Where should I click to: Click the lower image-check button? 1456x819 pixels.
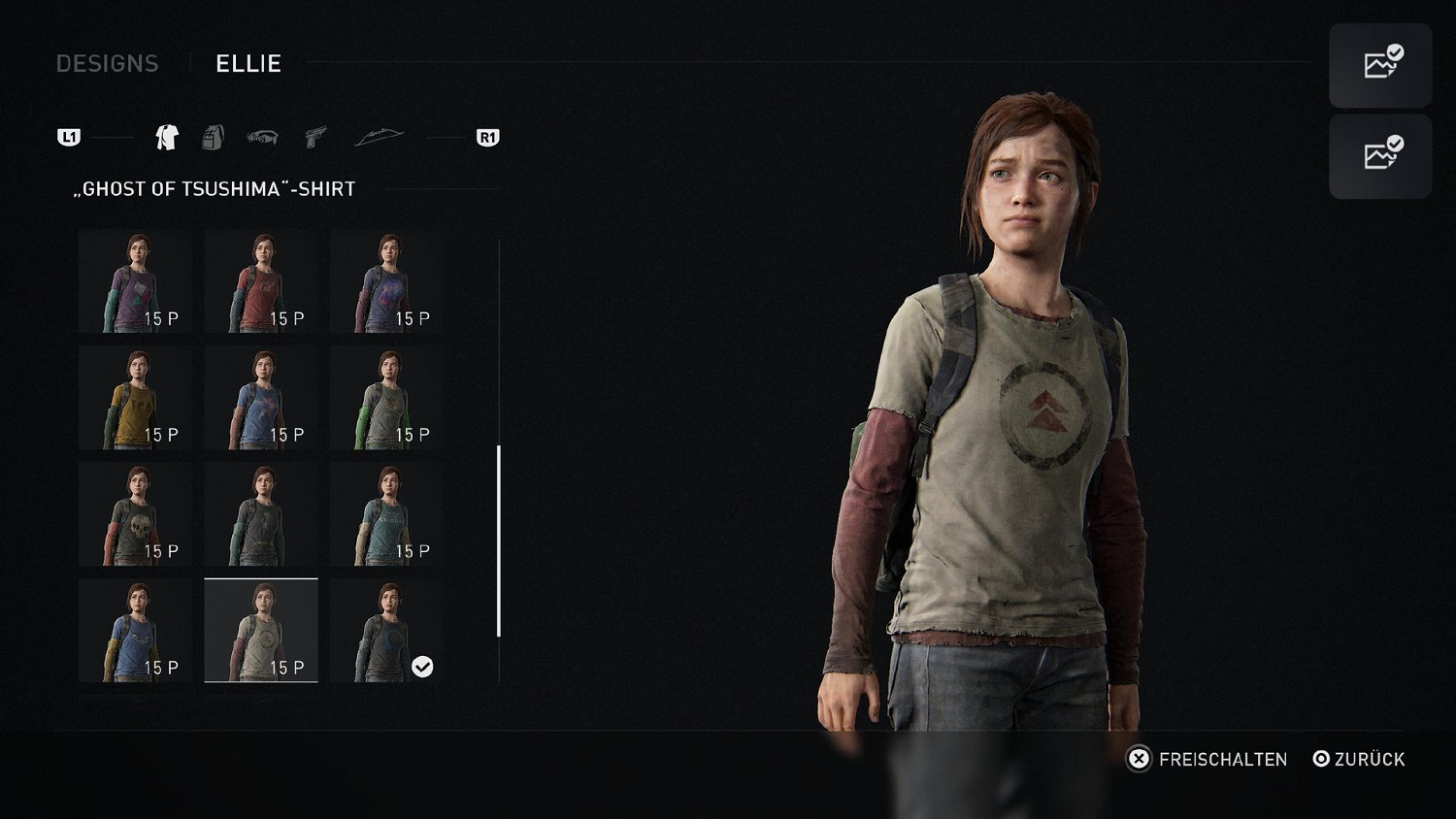click(x=1380, y=156)
